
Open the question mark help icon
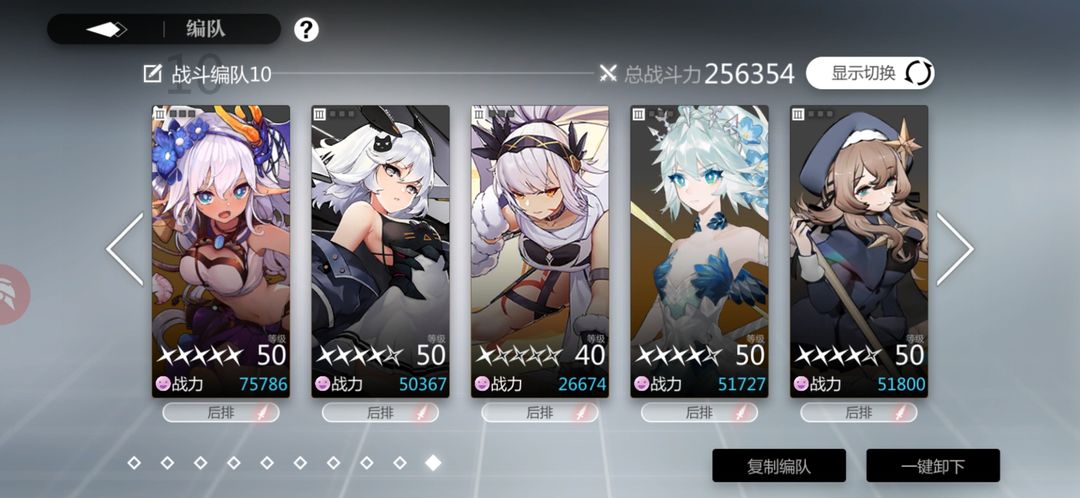pos(306,30)
